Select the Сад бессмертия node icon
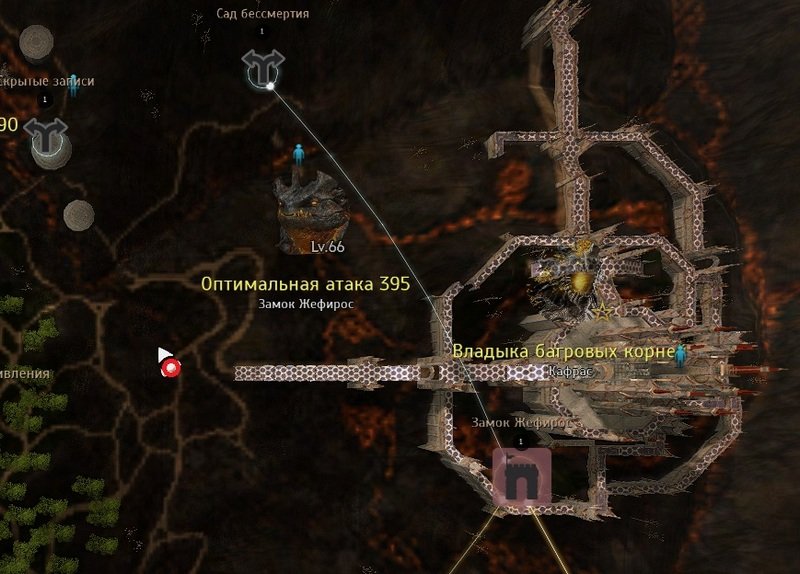The width and height of the screenshot is (800, 574). [263, 69]
